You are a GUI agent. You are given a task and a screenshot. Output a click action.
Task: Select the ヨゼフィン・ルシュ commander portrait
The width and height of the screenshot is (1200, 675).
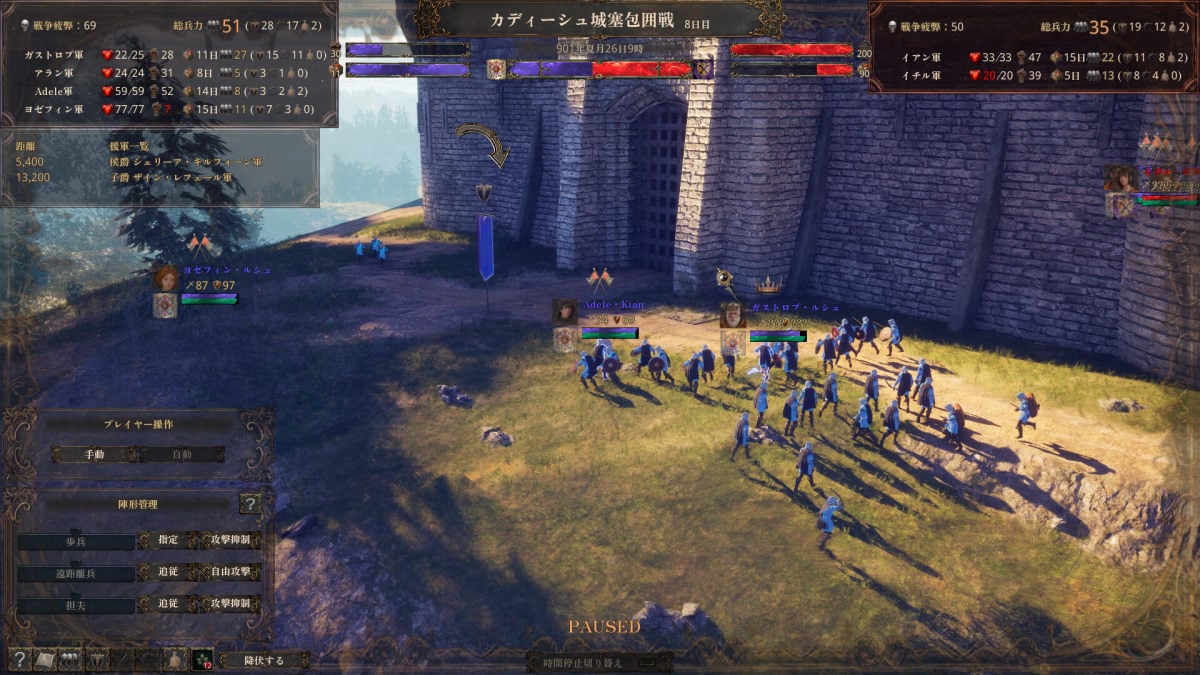pyautogui.click(x=166, y=279)
